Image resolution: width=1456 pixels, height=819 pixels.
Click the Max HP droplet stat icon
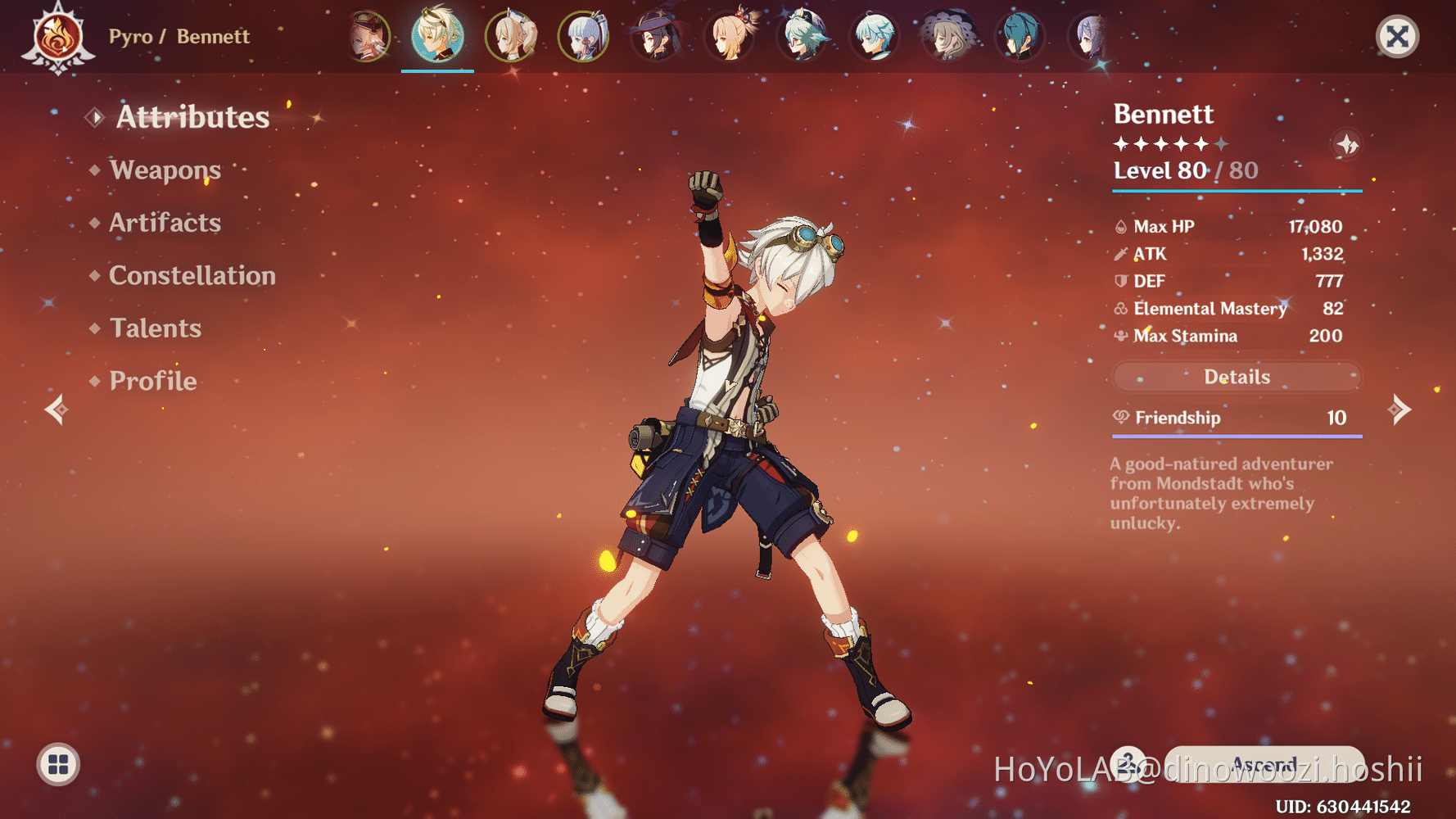[1119, 227]
